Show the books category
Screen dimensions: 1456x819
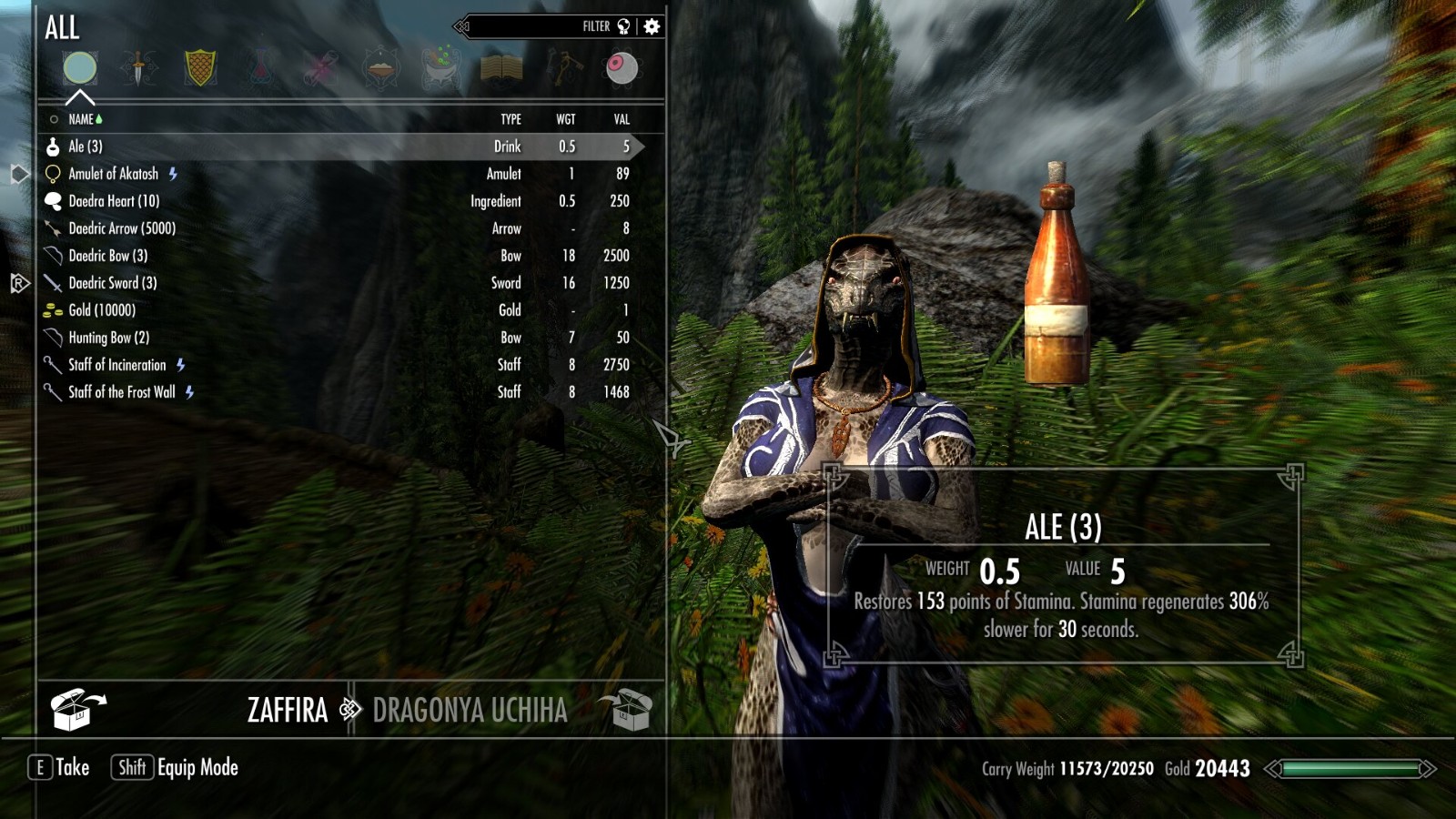point(500,68)
